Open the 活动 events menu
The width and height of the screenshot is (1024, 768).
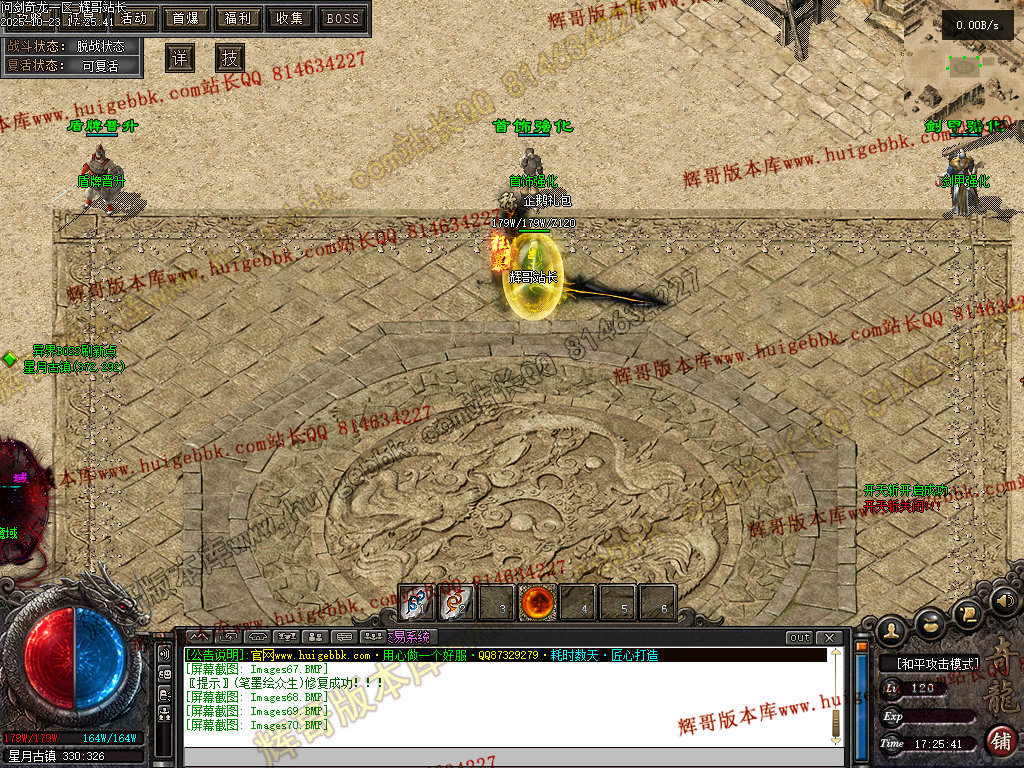(x=132, y=18)
